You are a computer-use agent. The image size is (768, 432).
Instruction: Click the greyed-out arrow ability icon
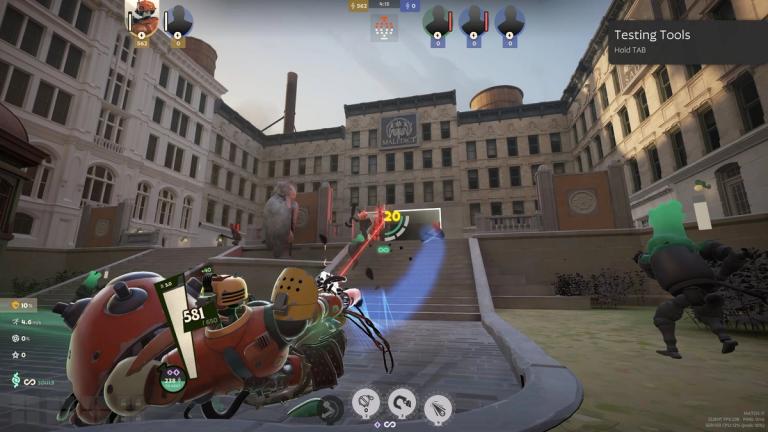(330, 407)
